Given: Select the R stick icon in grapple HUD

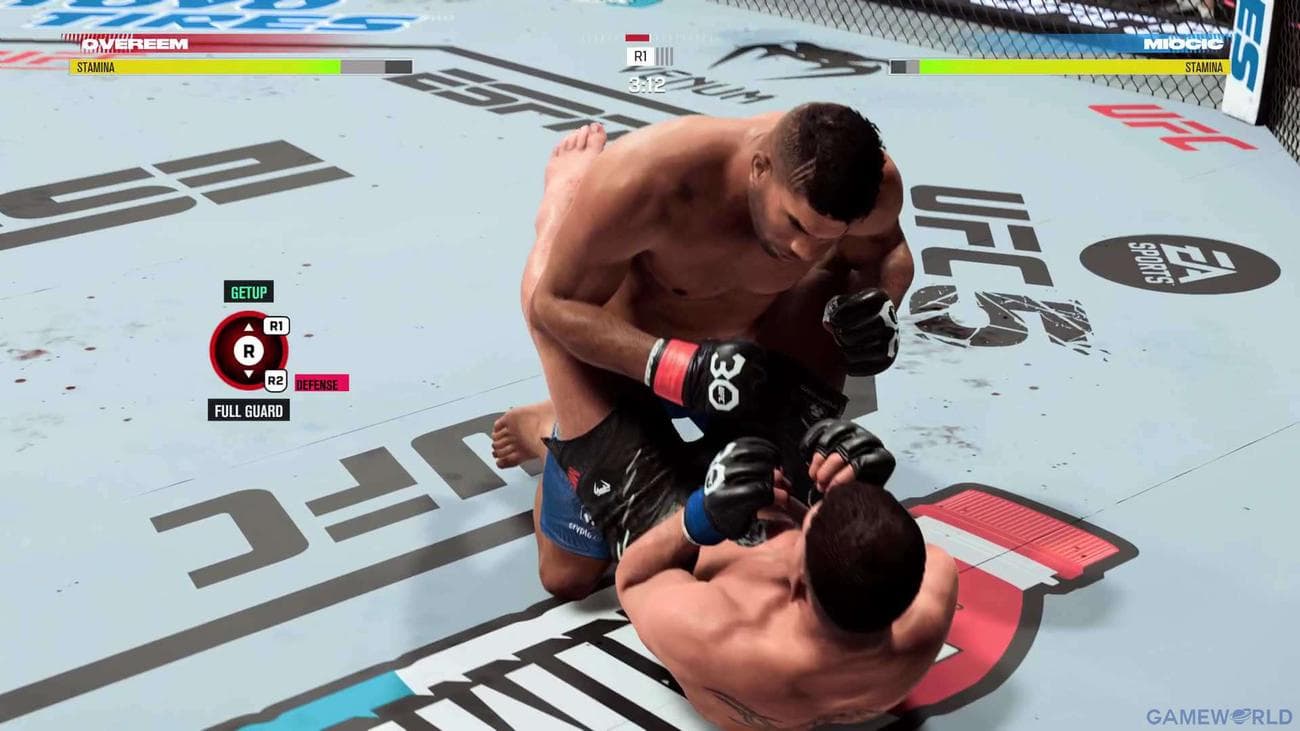Looking at the screenshot, I should click(247, 351).
